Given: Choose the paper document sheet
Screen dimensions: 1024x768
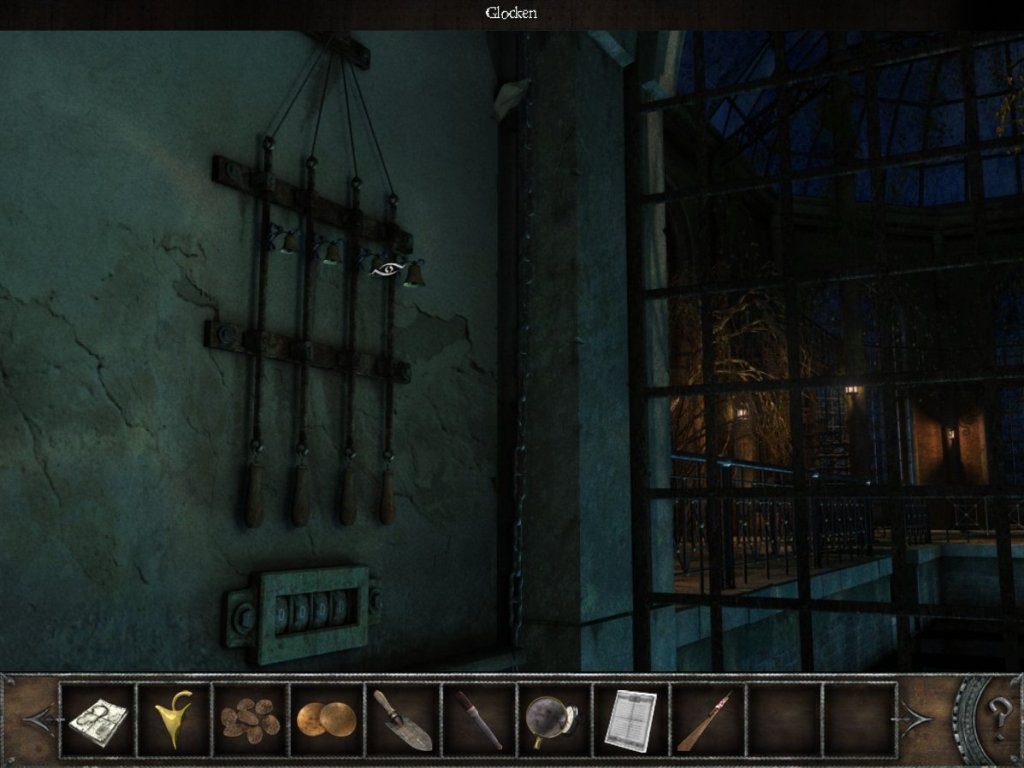Looking at the screenshot, I should coord(630,720).
